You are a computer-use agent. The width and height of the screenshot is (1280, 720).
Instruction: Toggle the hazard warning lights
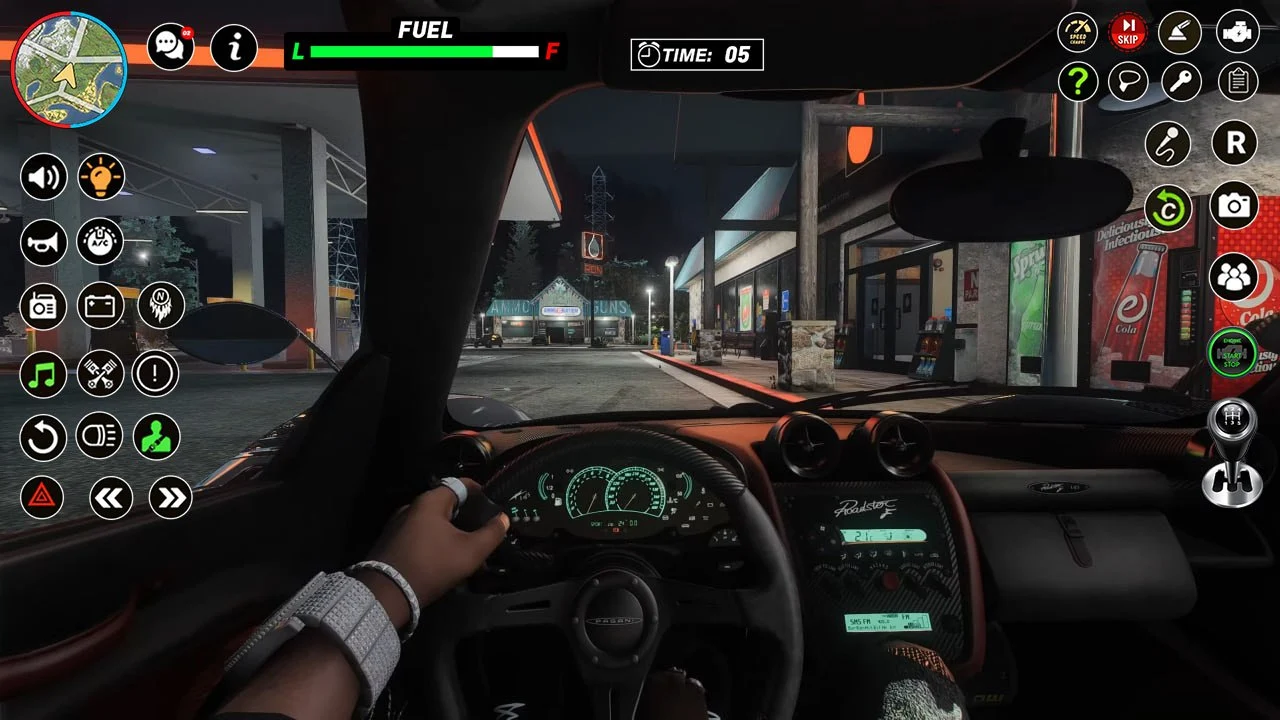(x=44, y=498)
